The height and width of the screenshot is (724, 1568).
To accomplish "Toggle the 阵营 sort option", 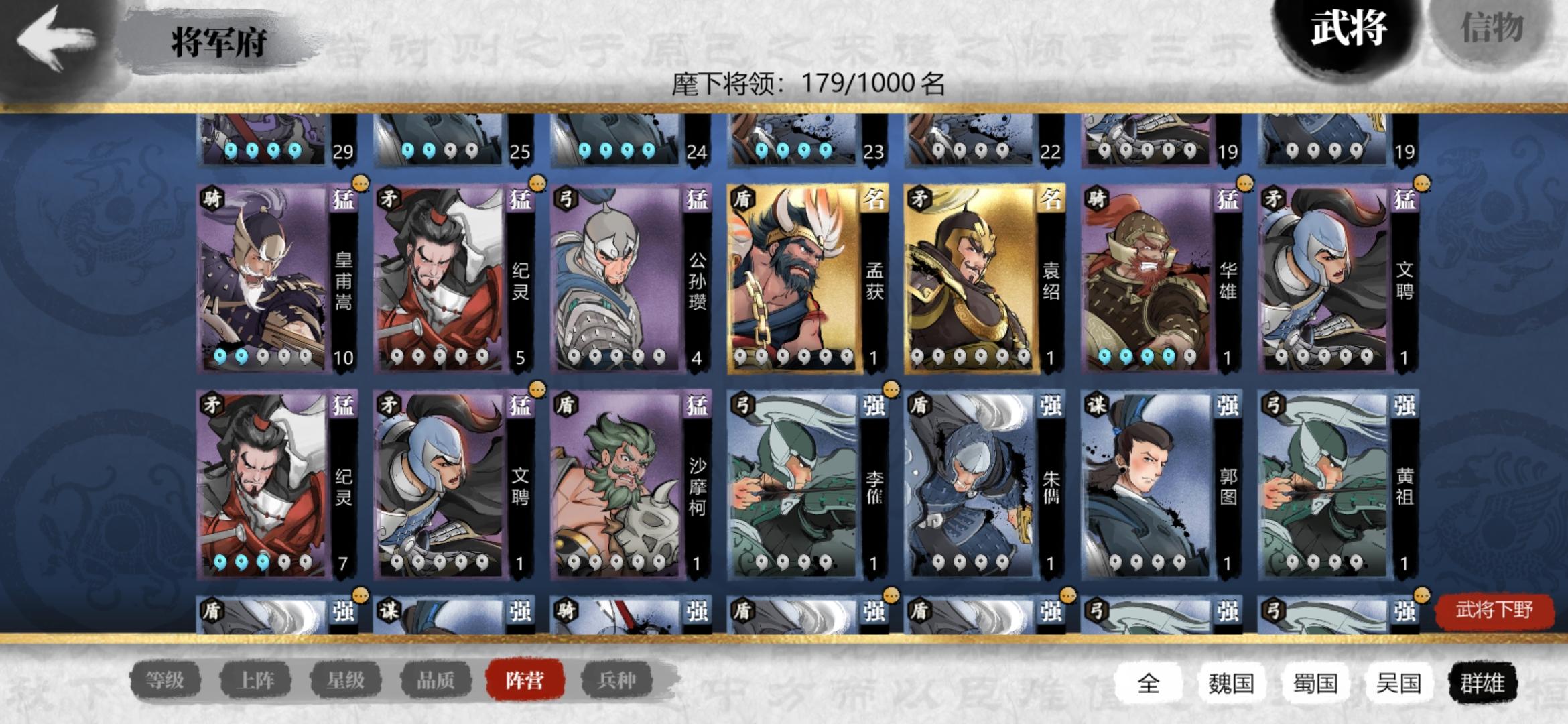I will 527,679.
